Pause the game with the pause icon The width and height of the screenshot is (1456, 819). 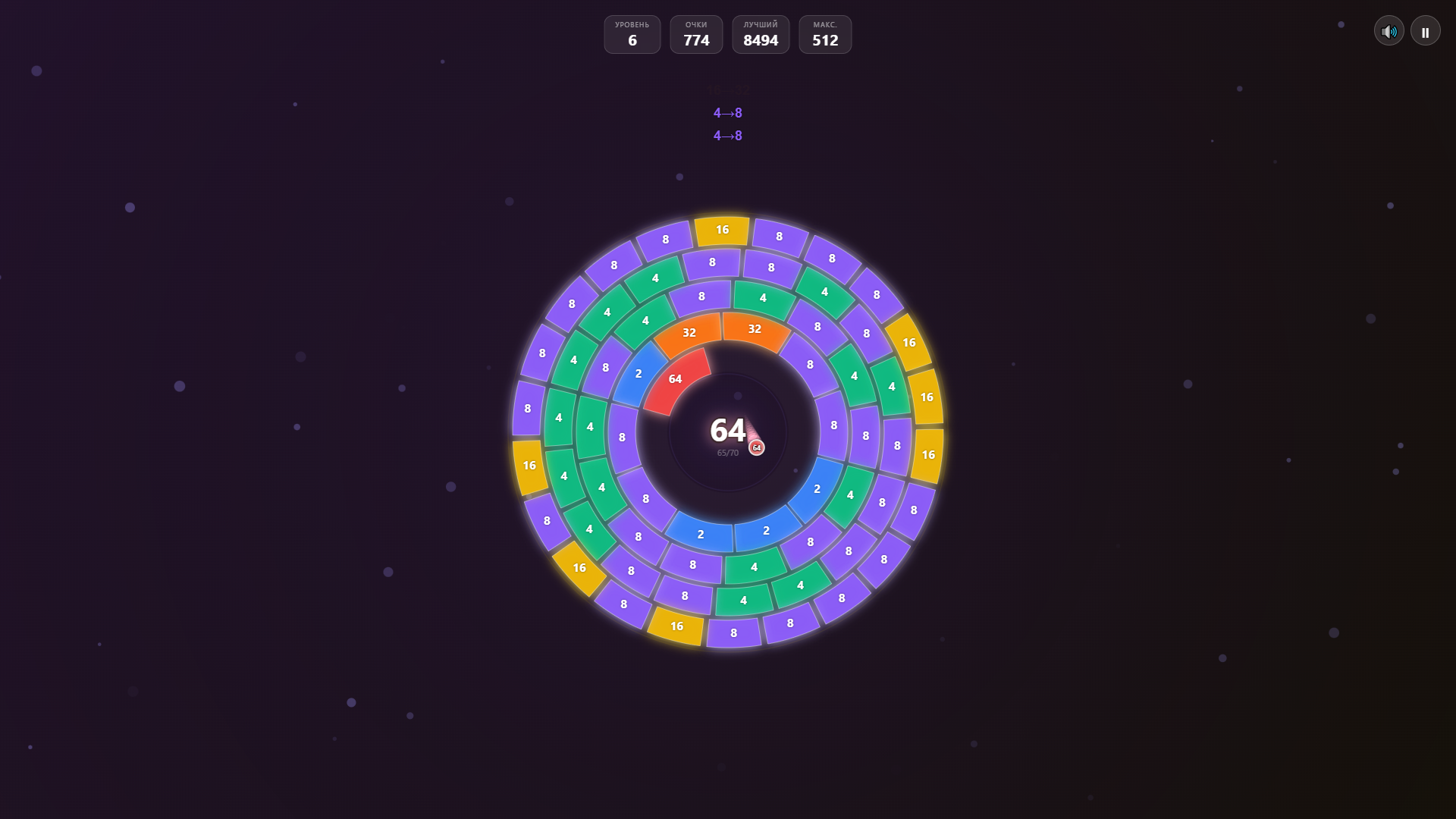1425,30
